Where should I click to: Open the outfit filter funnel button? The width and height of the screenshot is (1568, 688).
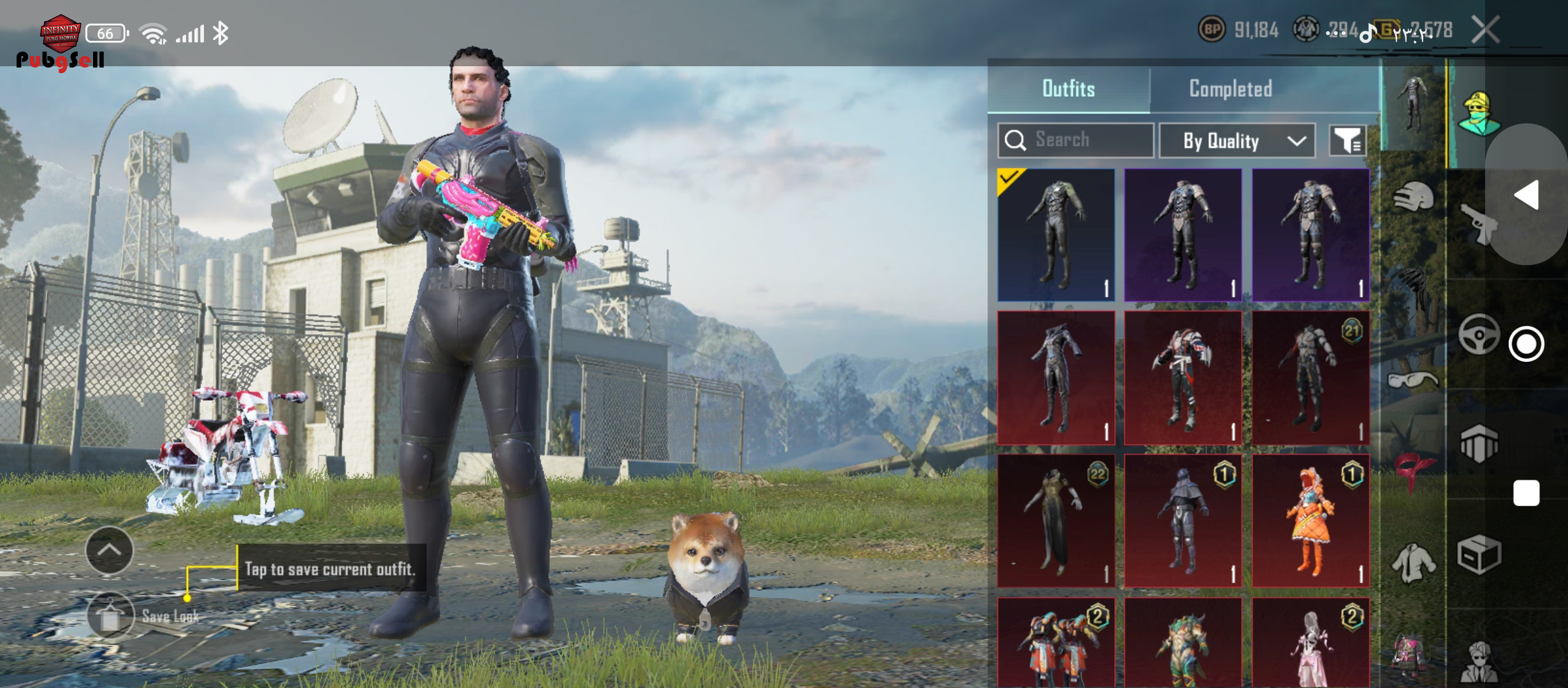[x=1347, y=141]
